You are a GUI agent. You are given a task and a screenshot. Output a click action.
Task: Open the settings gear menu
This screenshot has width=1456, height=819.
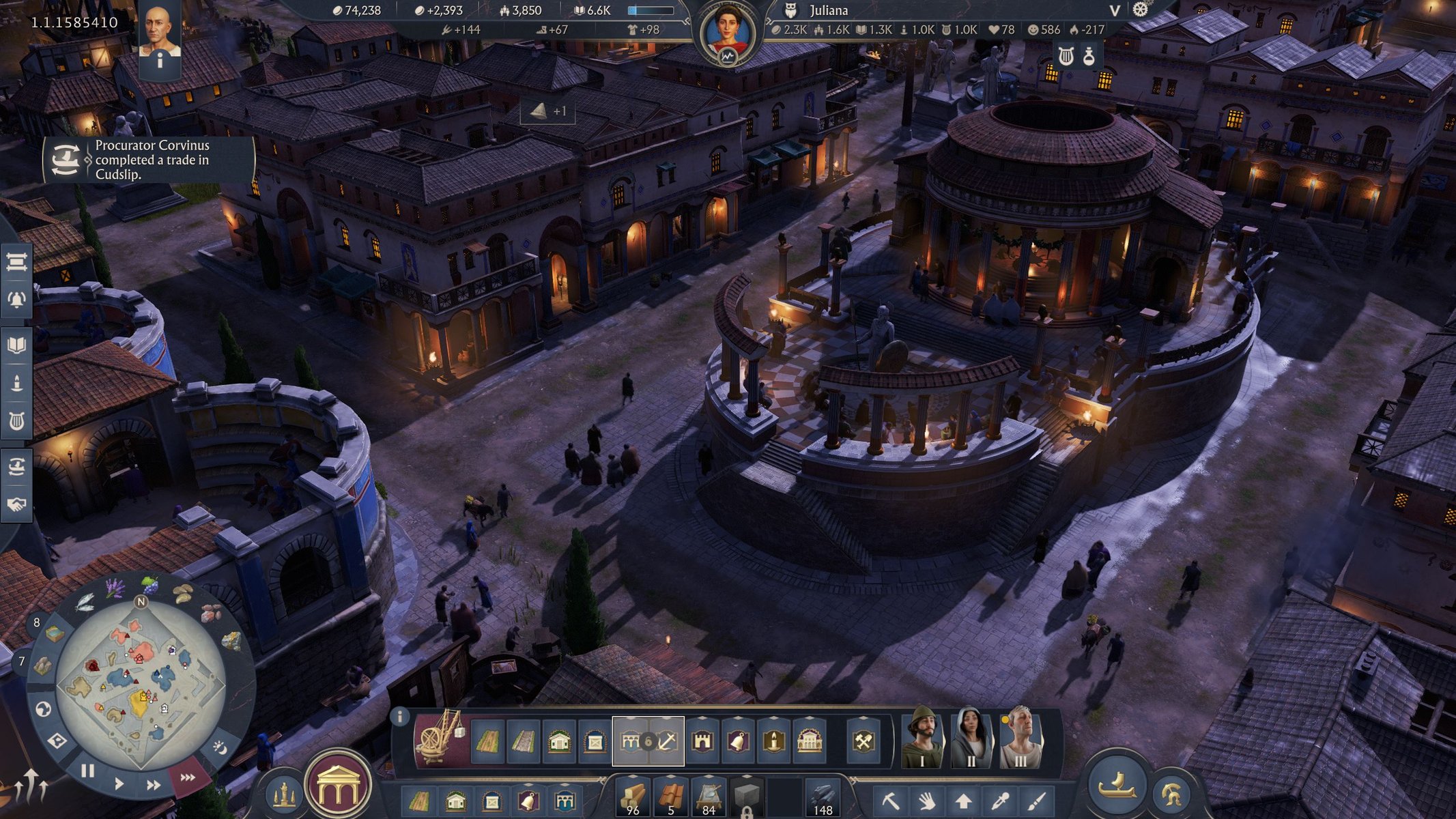[x=1141, y=10]
